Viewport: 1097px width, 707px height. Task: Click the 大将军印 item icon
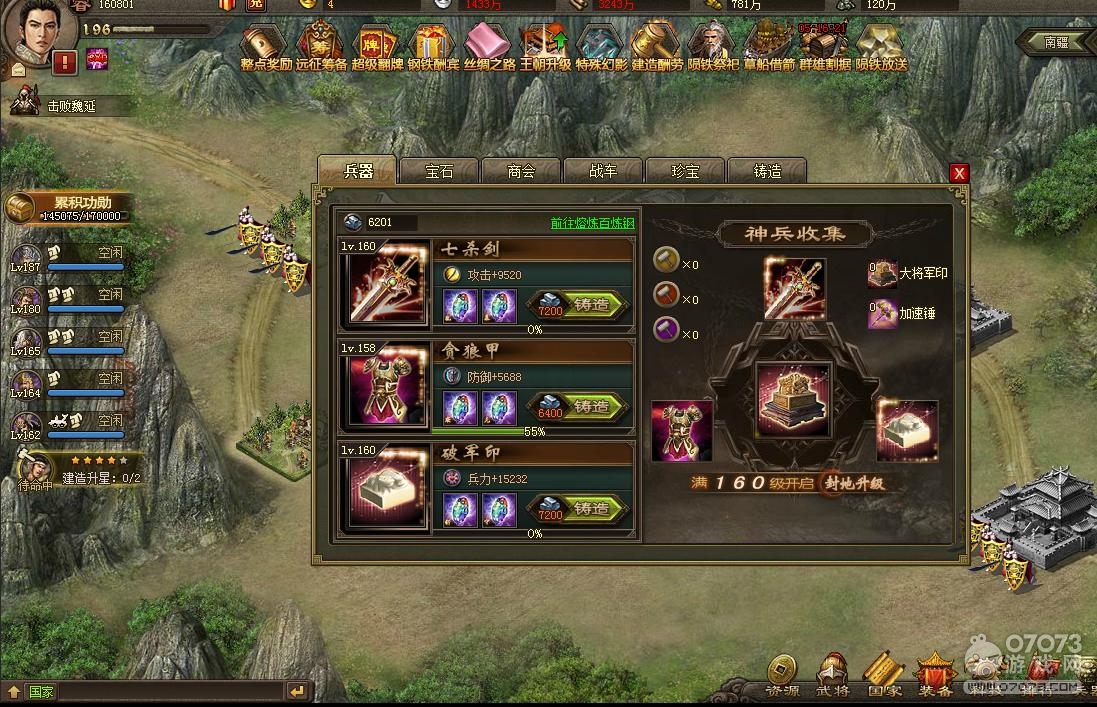click(882, 275)
